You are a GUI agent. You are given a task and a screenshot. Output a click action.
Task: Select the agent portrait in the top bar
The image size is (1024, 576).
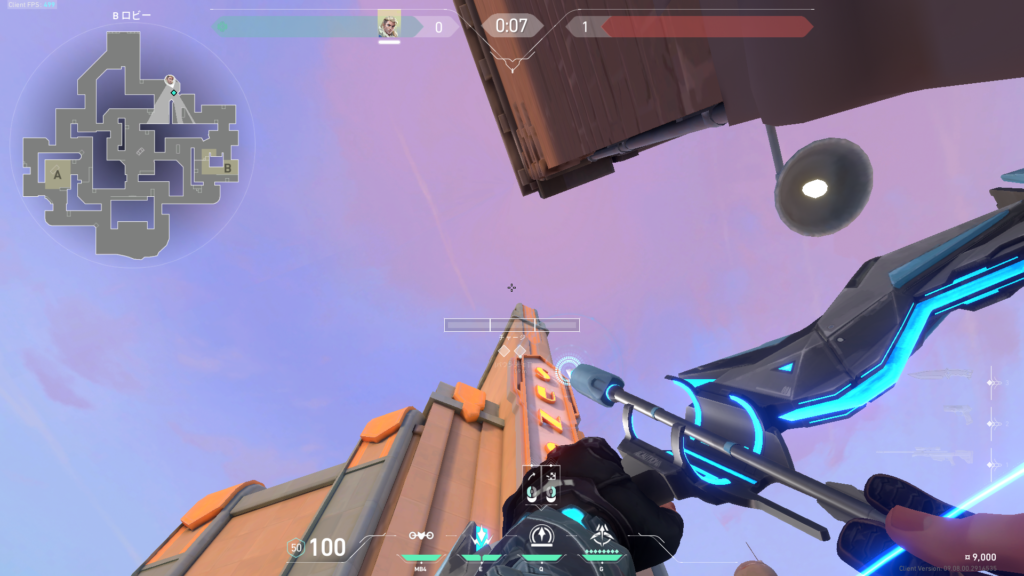[x=389, y=25]
